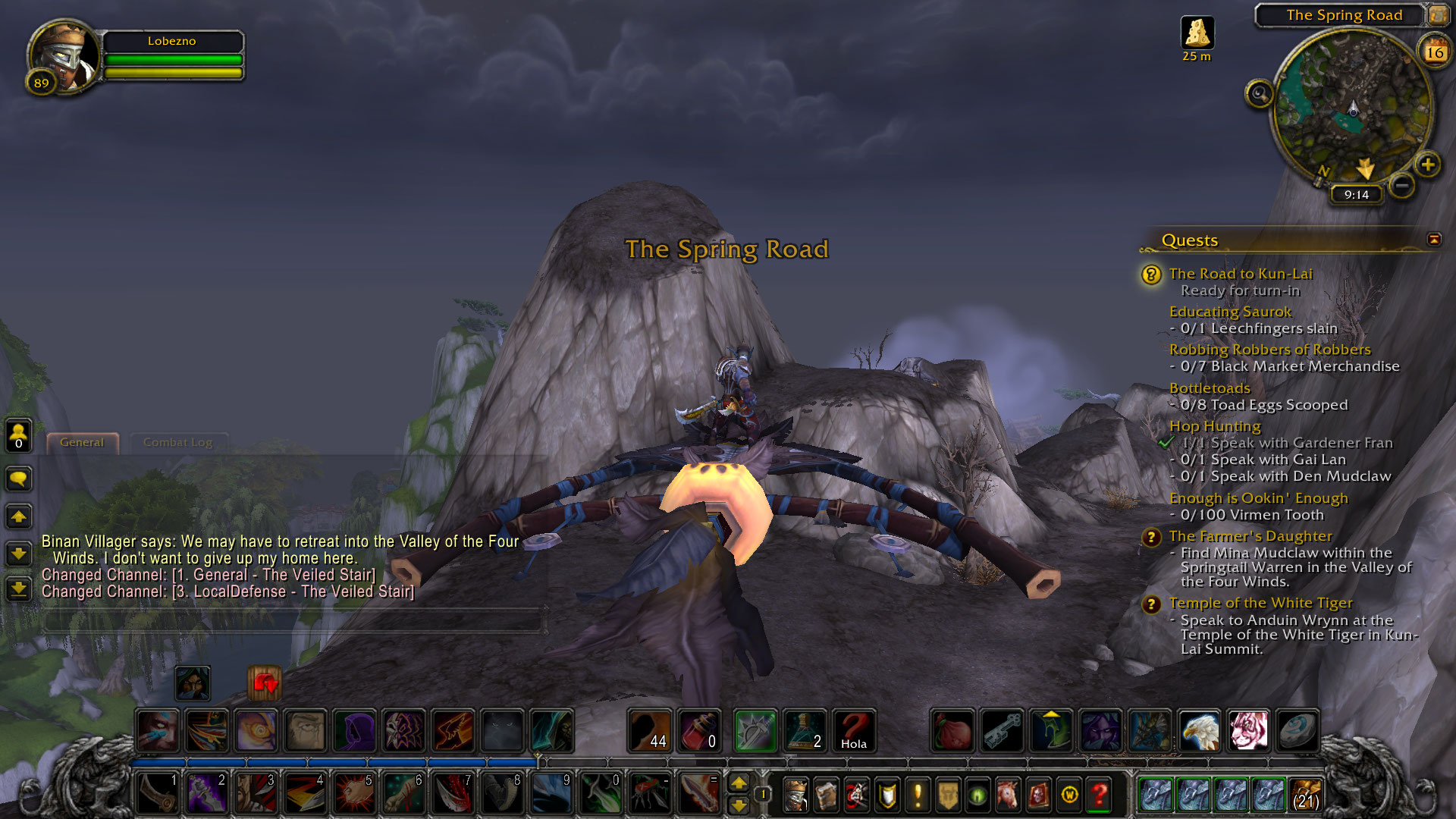Open The Road to Kun-Lai quest
Screen dimensions: 1456x819
point(1241,274)
